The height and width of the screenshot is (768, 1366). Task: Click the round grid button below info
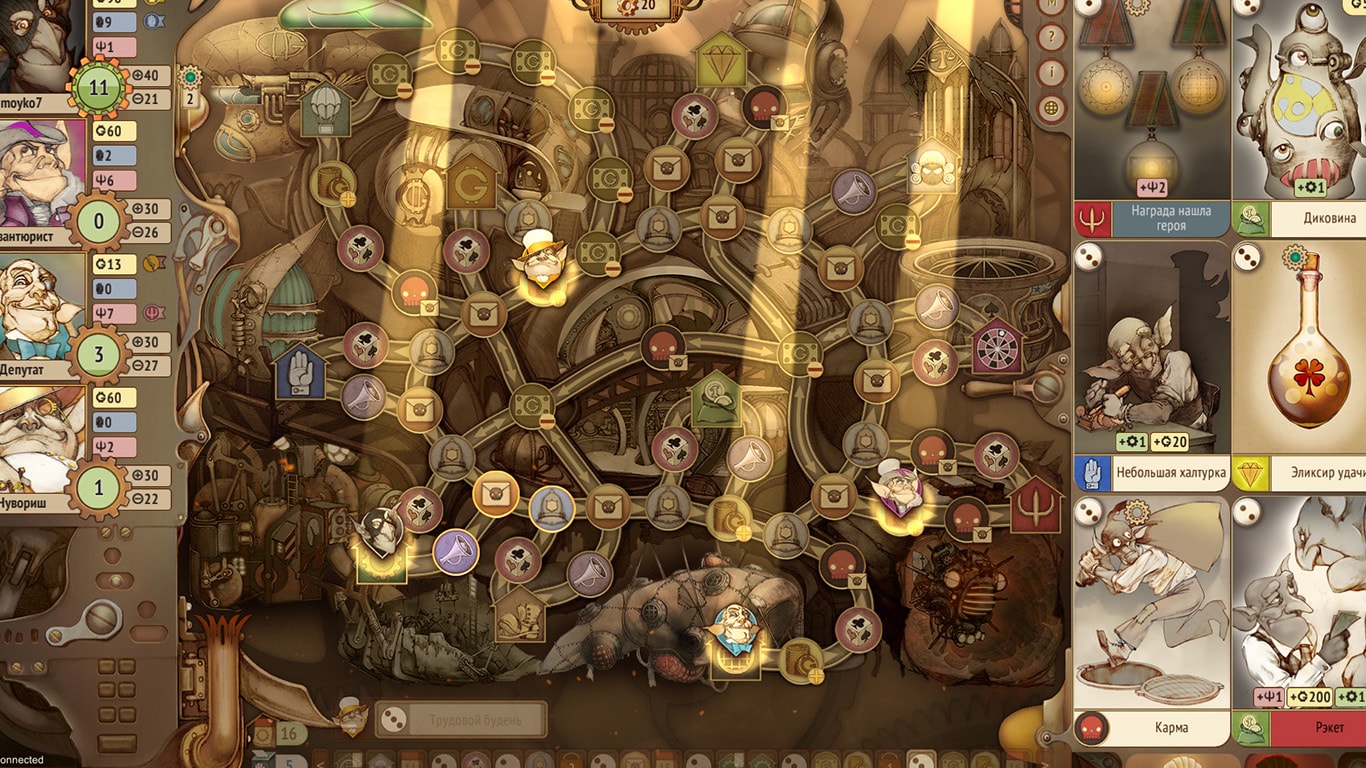[1051, 108]
